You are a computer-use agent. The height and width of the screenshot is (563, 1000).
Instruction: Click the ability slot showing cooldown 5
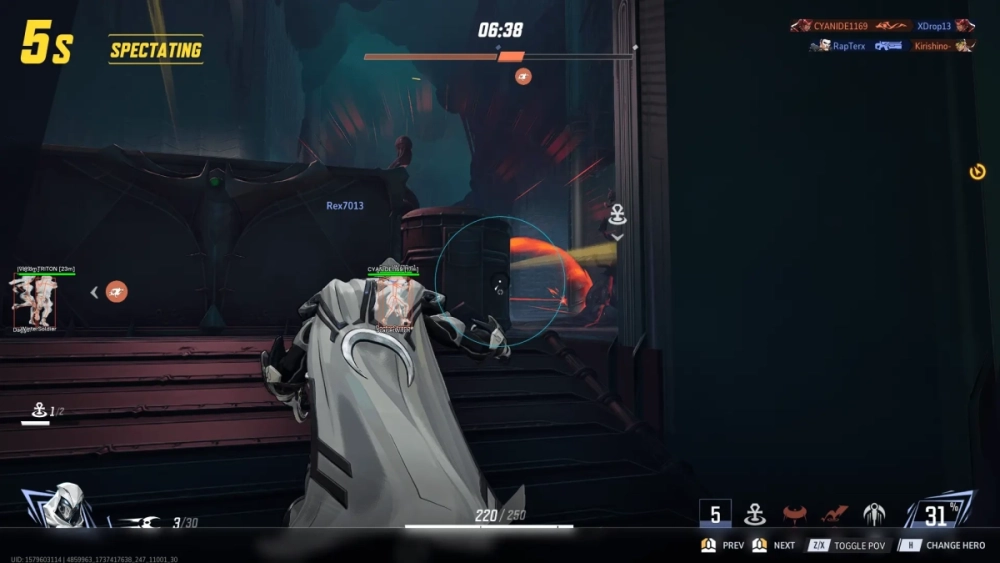[x=715, y=514]
